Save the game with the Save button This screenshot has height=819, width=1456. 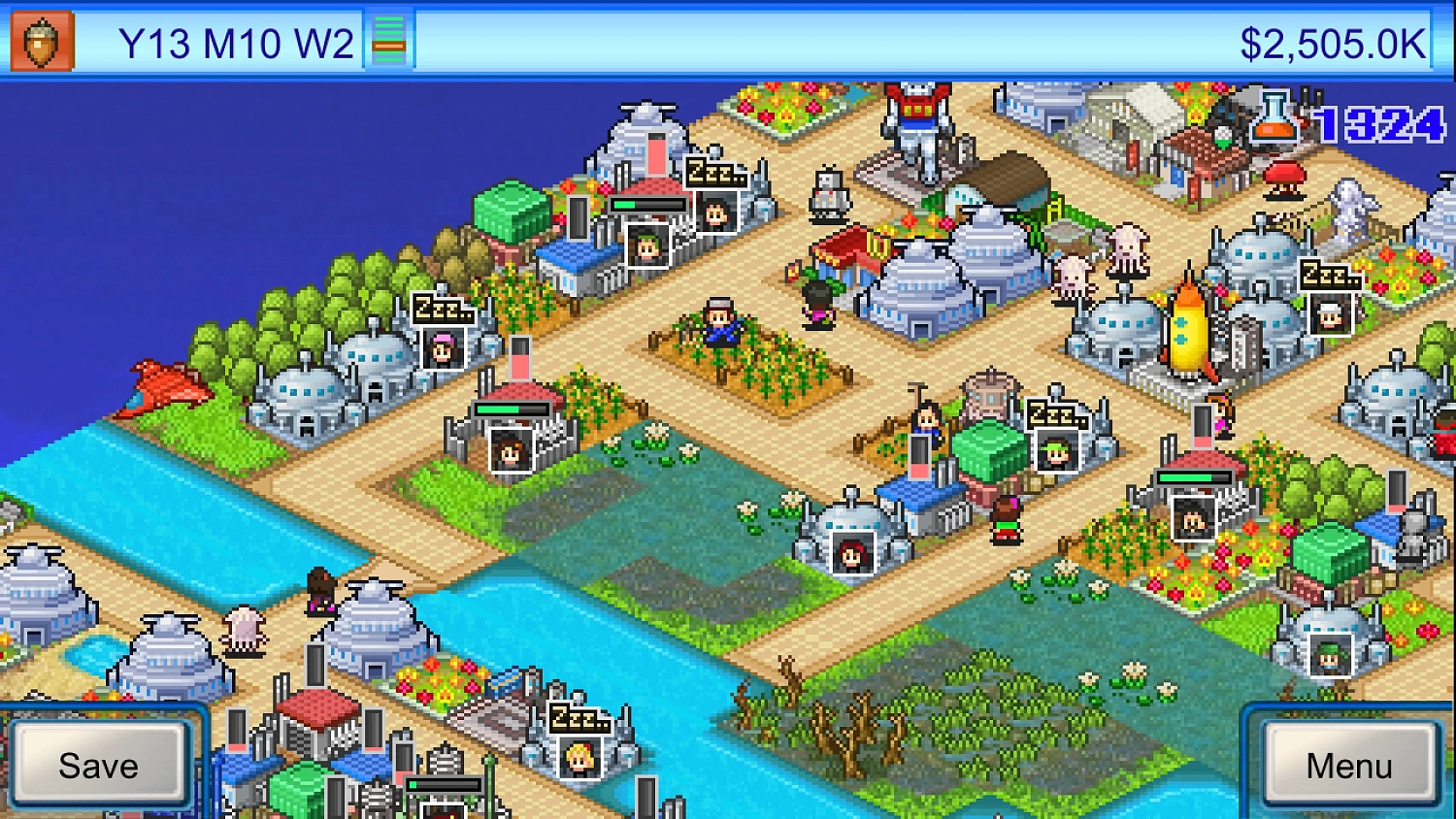[98, 765]
